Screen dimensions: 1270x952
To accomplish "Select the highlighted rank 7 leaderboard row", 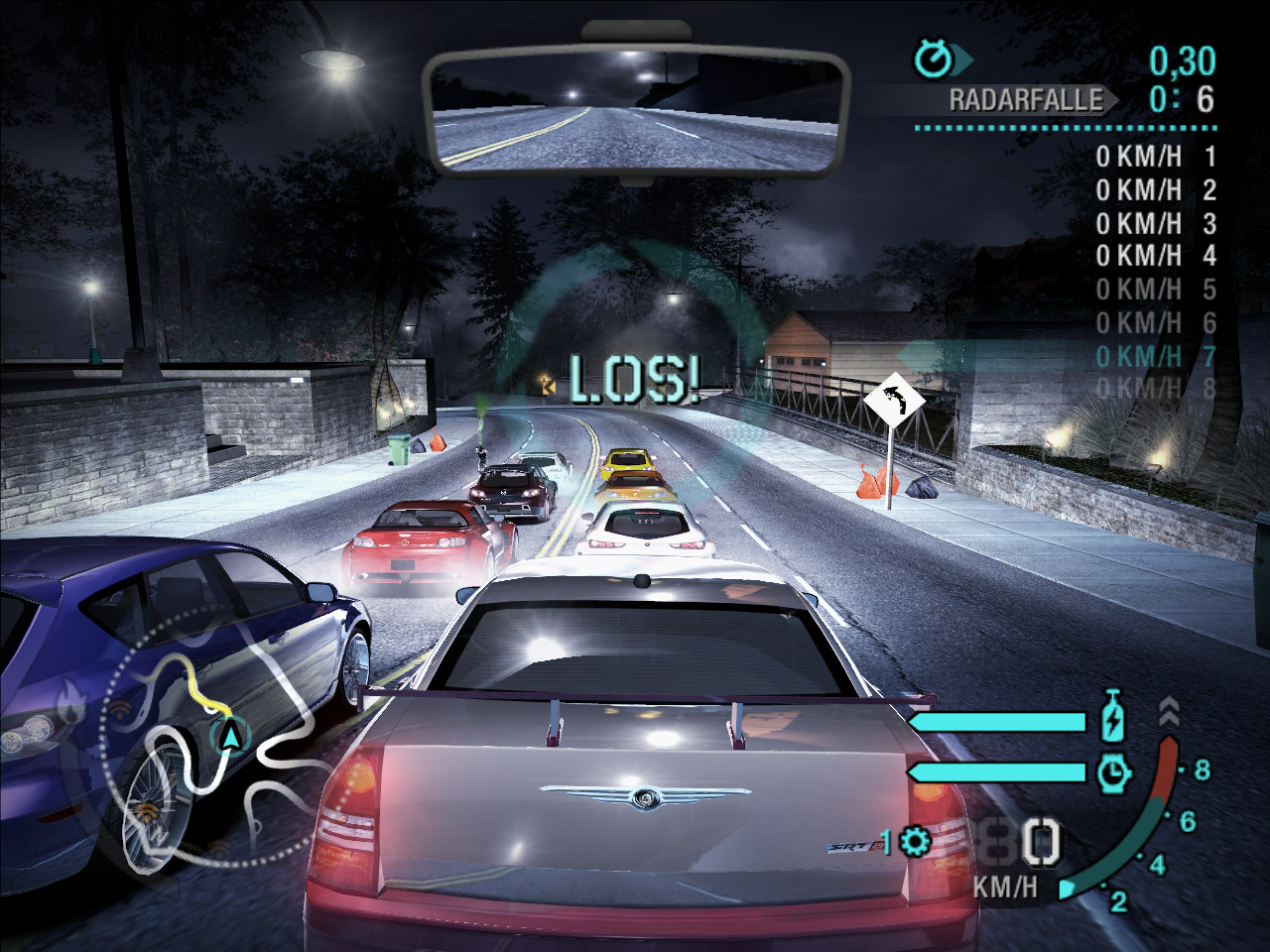I will pos(1155,356).
